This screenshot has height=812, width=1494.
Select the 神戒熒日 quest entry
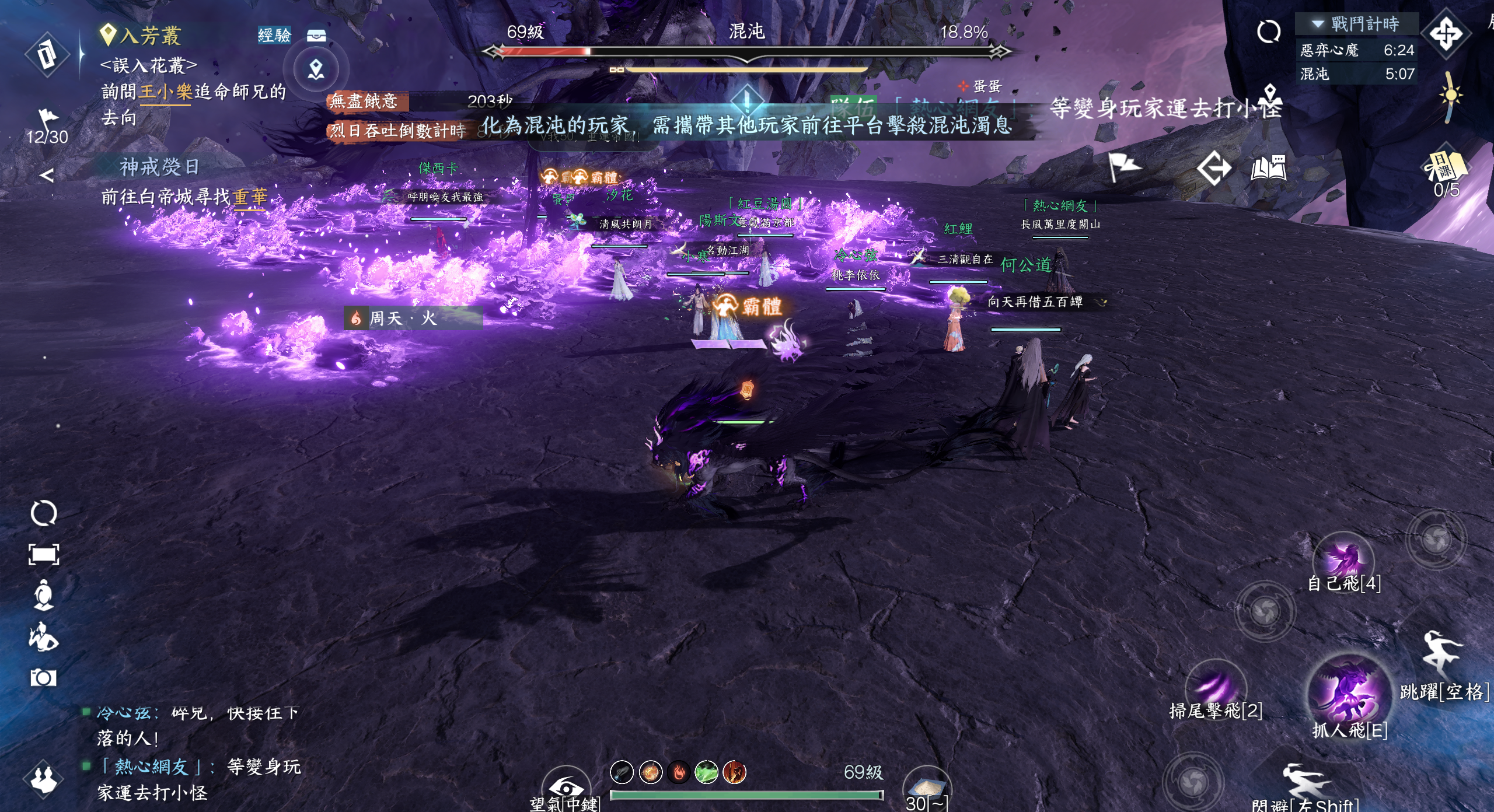tap(159, 168)
